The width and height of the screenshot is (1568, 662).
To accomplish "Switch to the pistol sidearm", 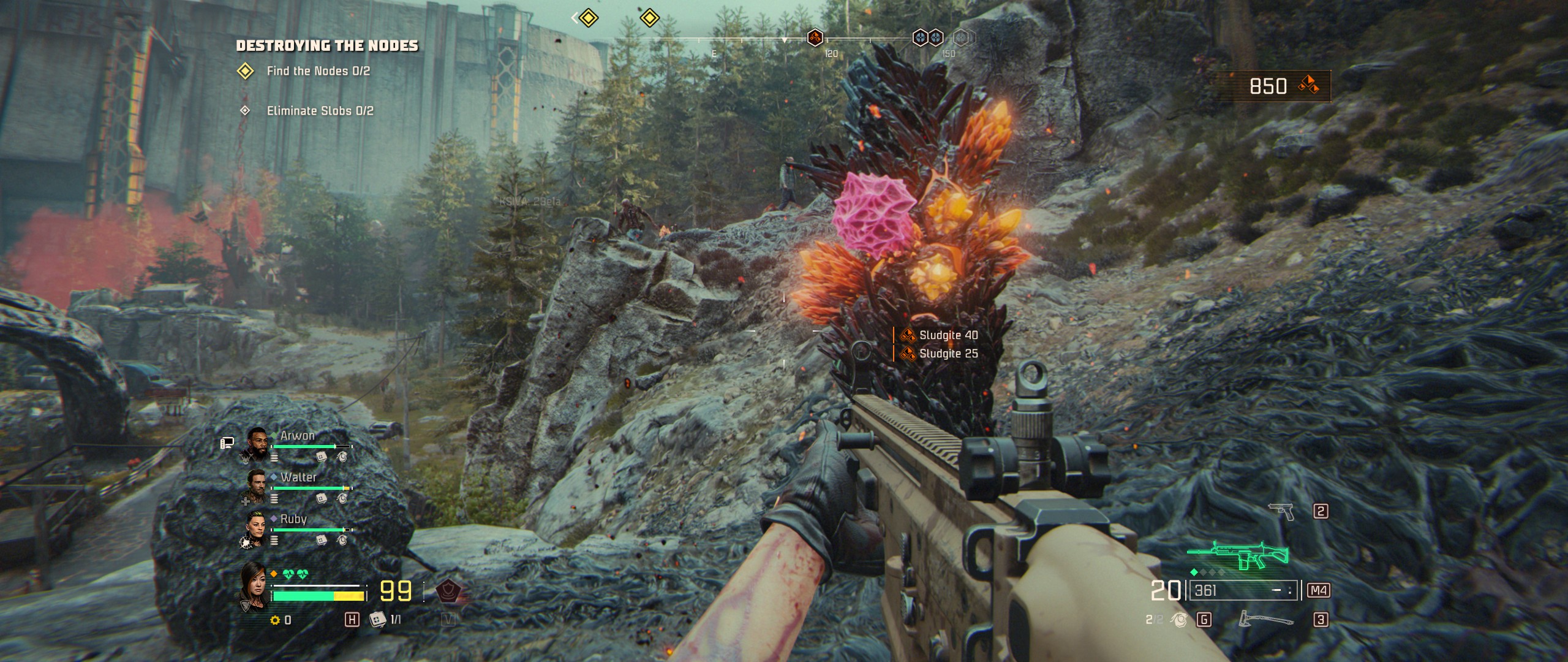I will coord(1281,511).
